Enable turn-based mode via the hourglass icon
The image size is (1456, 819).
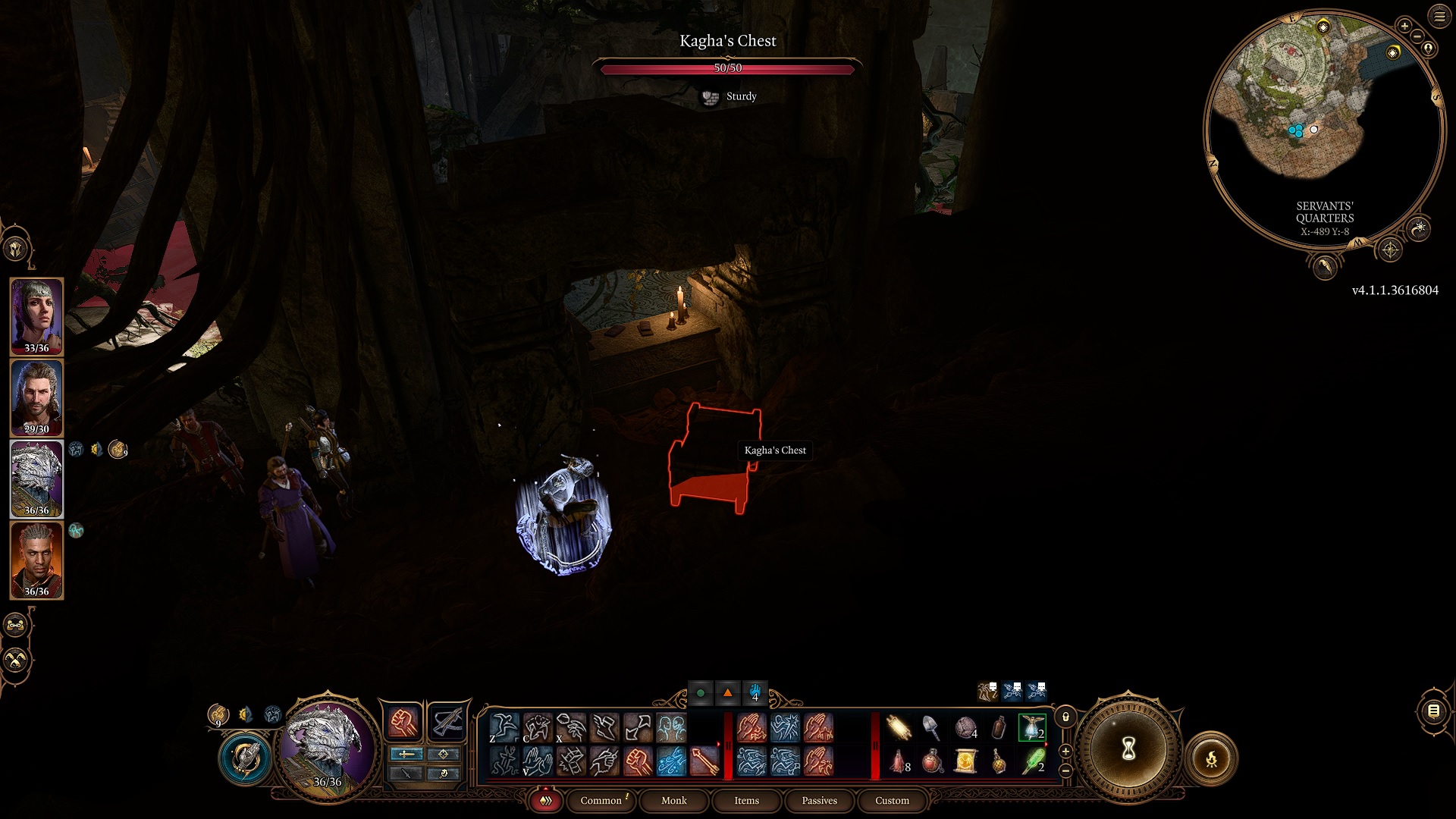pos(1128,749)
